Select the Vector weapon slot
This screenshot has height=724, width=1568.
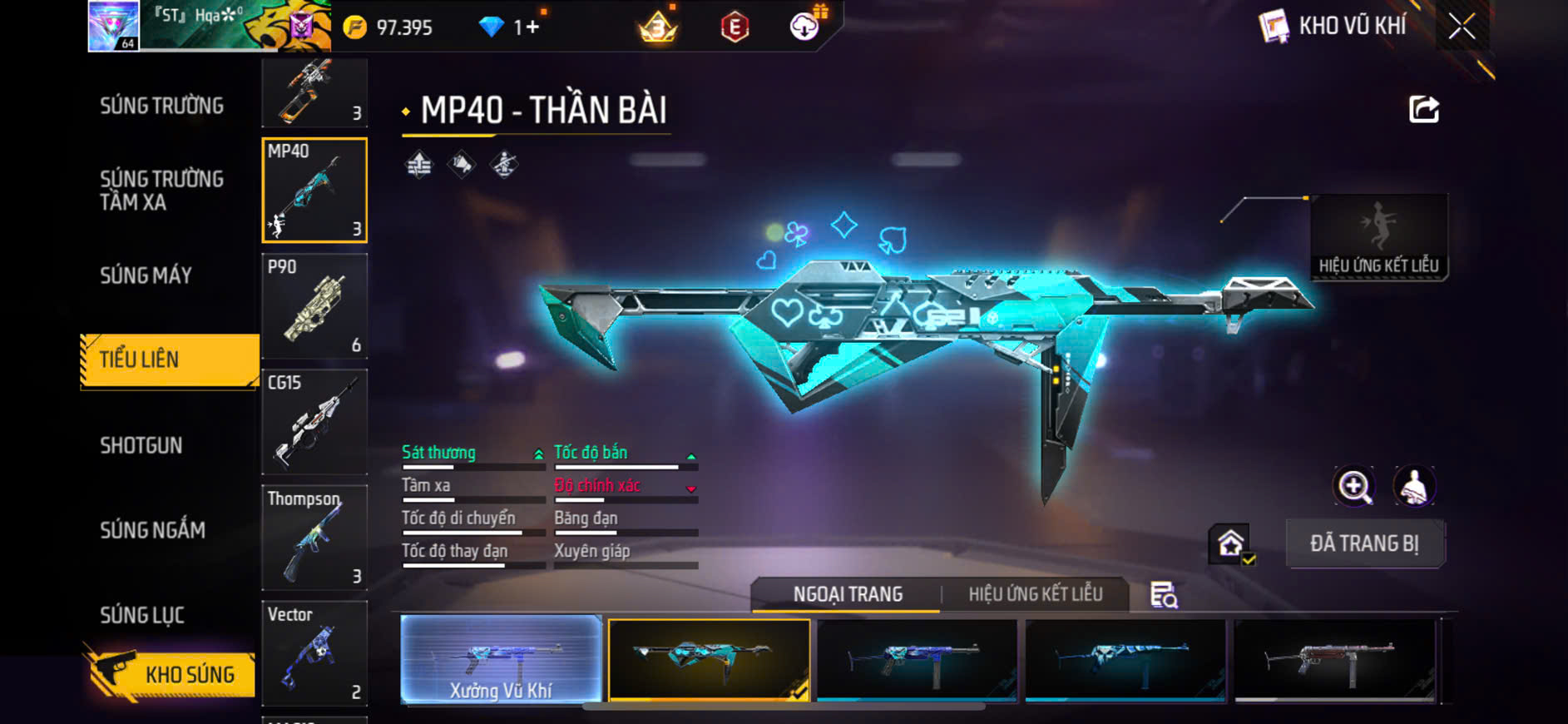point(314,653)
